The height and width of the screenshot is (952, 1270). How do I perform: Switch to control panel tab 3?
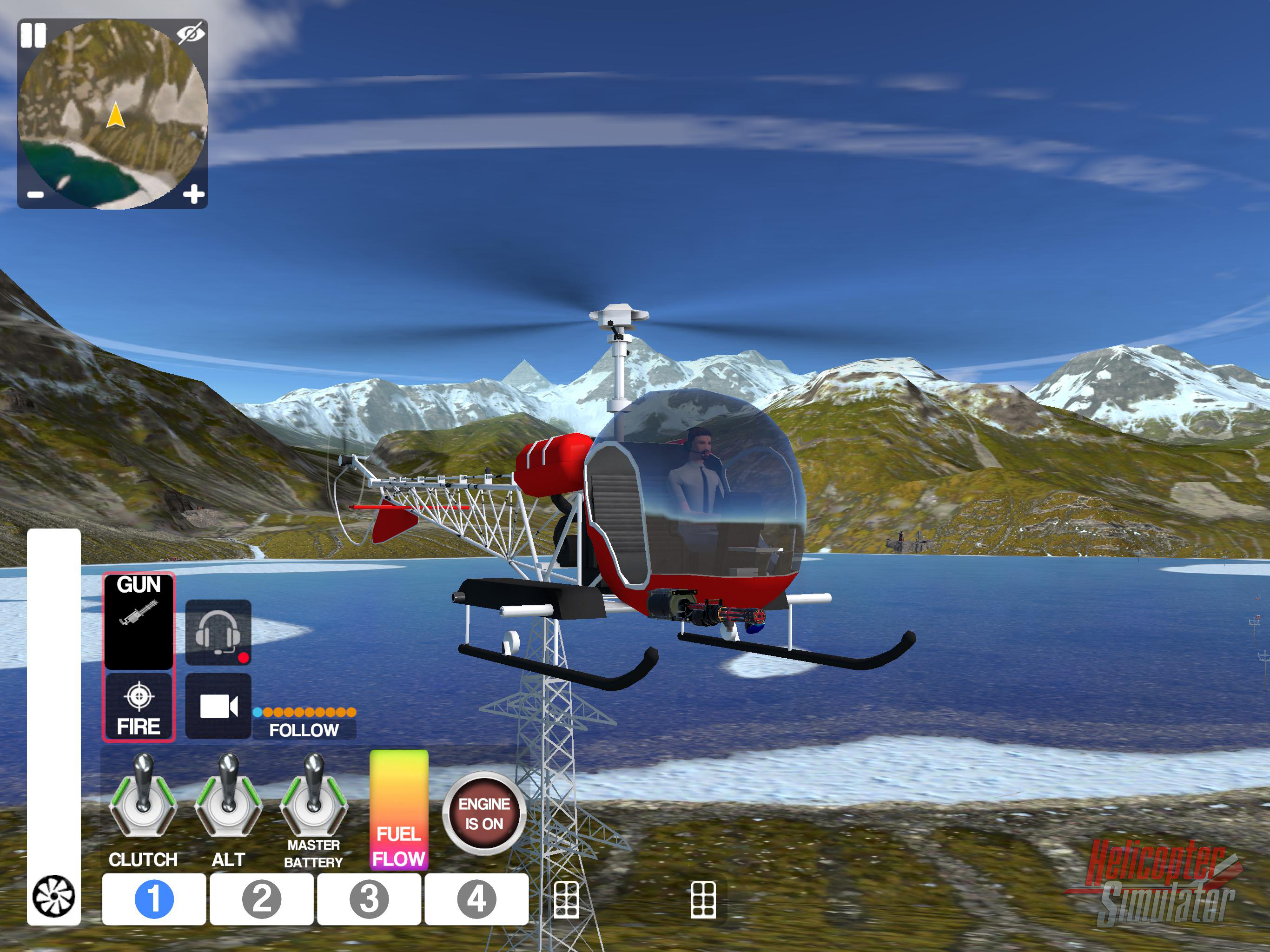[x=369, y=899]
